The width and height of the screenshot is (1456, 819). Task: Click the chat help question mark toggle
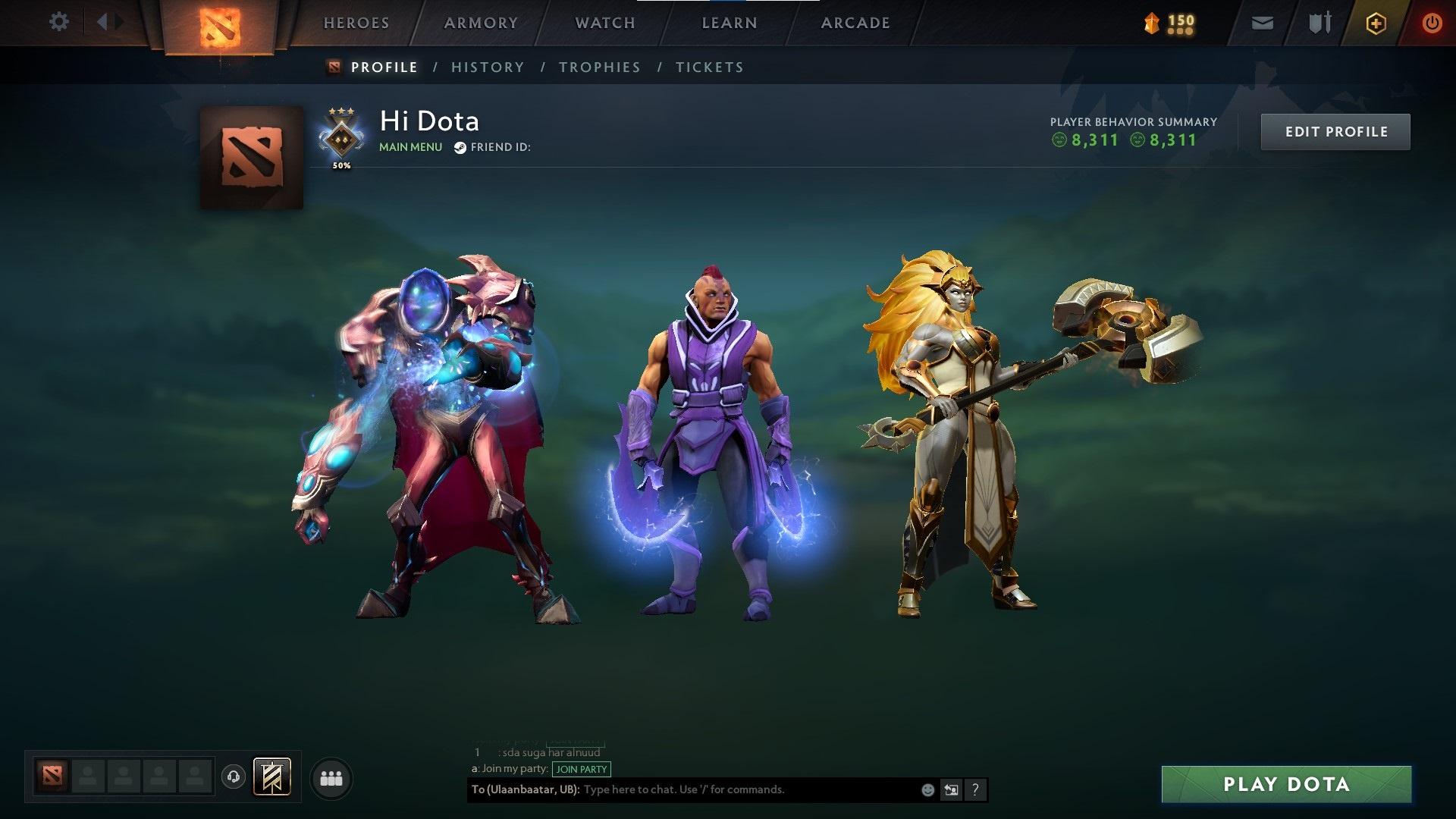pyautogui.click(x=975, y=789)
